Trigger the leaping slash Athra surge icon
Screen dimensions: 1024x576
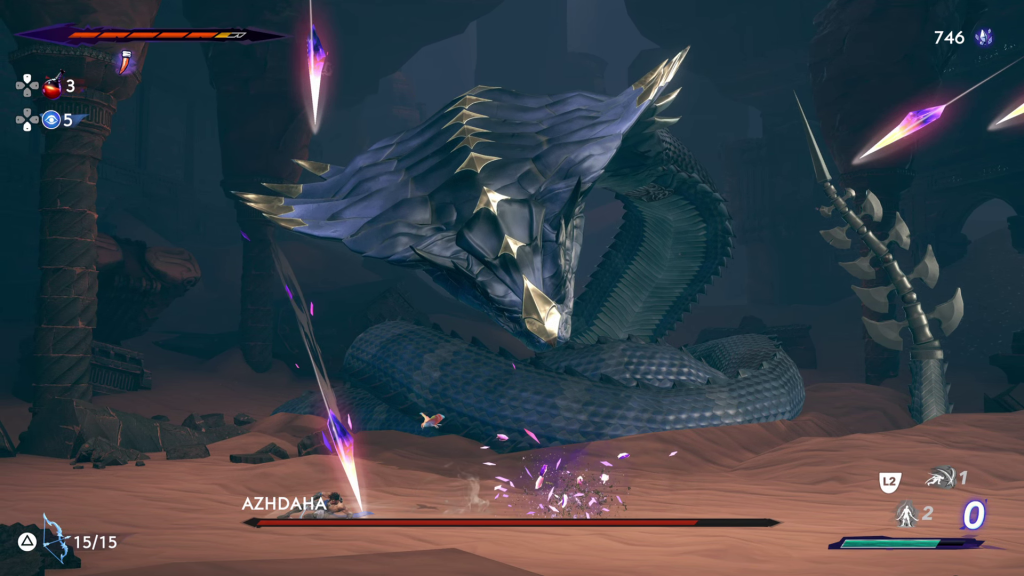(x=938, y=479)
